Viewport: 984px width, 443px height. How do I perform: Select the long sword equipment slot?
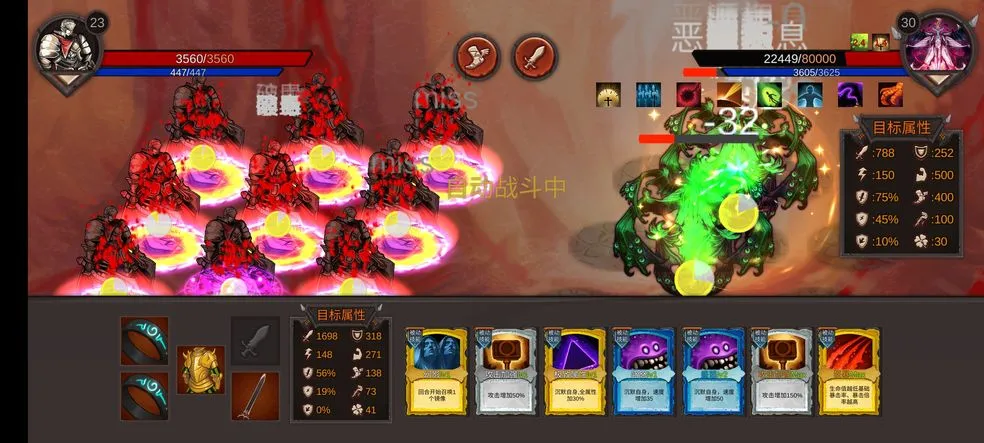pyautogui.click(x=255, y=396)
